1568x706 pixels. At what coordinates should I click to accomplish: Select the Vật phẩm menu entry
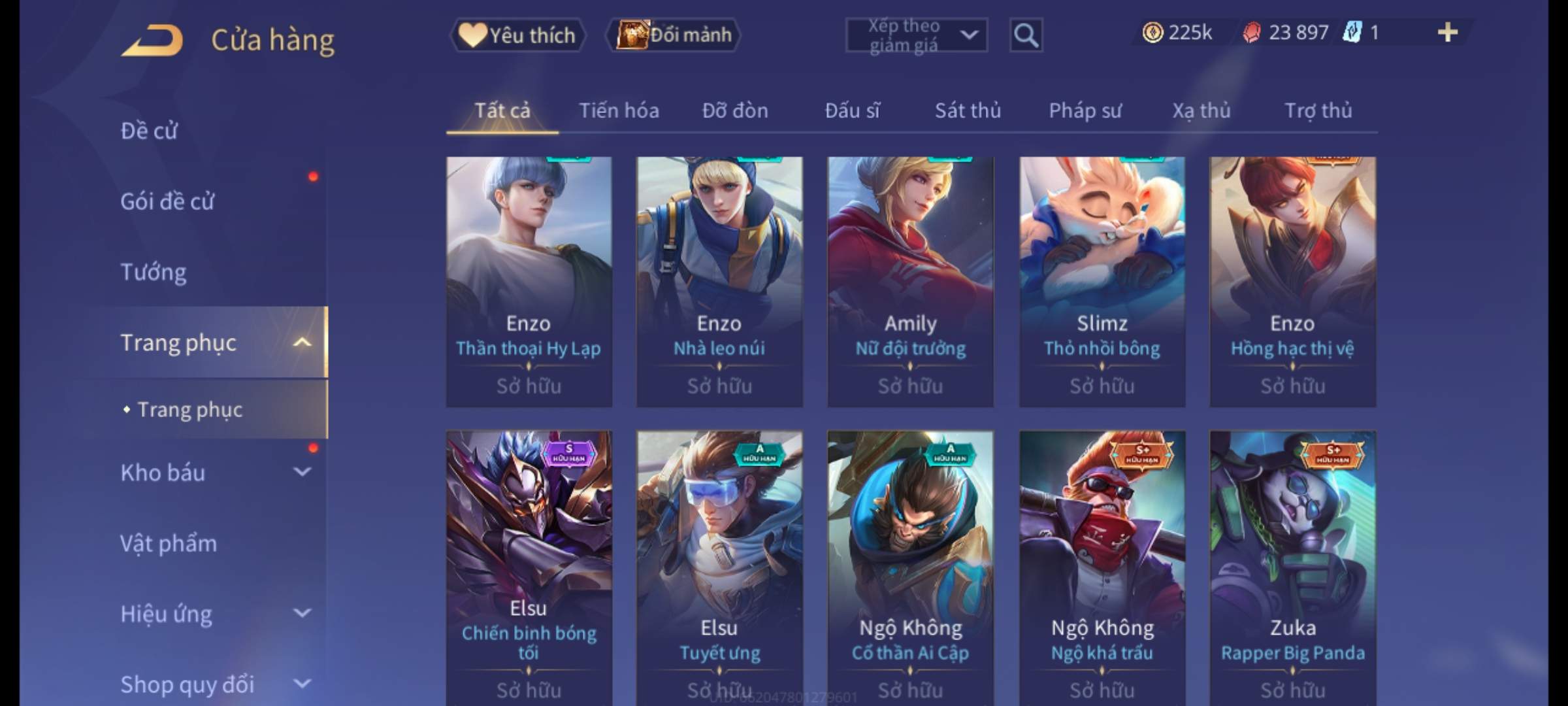pyautogui.click(x=169, y=543)
